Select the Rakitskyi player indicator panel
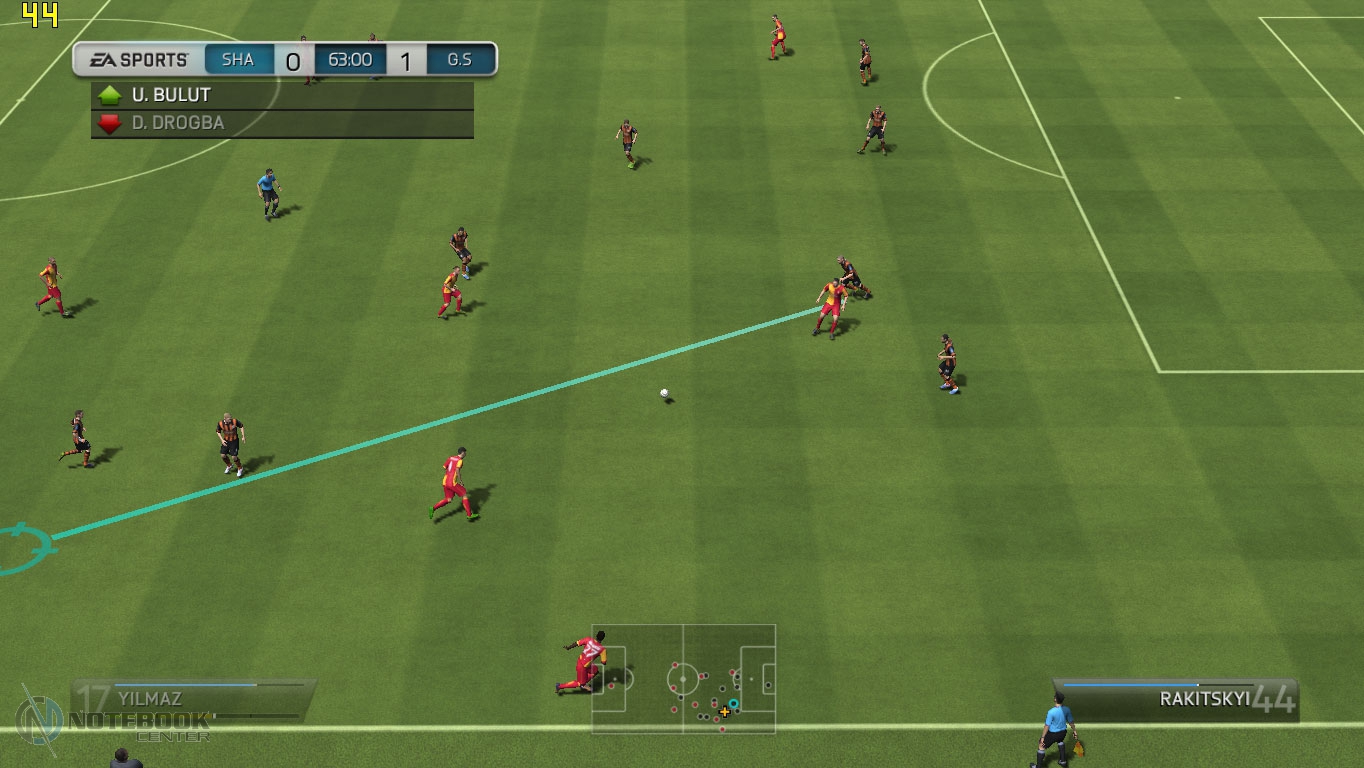Screen dimensions: 1364x768 point(1177,699)
